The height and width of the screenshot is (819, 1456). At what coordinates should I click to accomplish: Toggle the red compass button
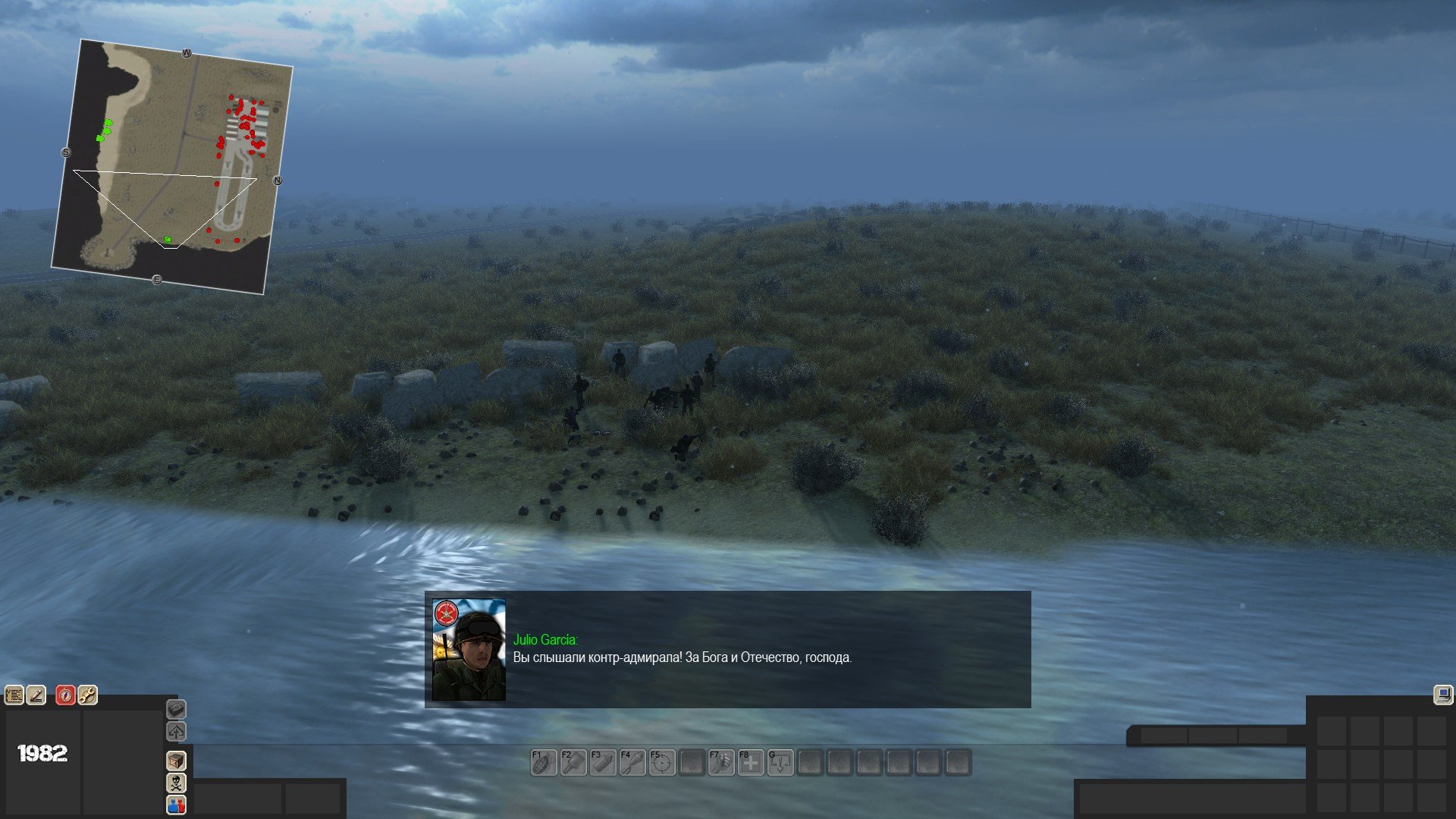[65, 695]
